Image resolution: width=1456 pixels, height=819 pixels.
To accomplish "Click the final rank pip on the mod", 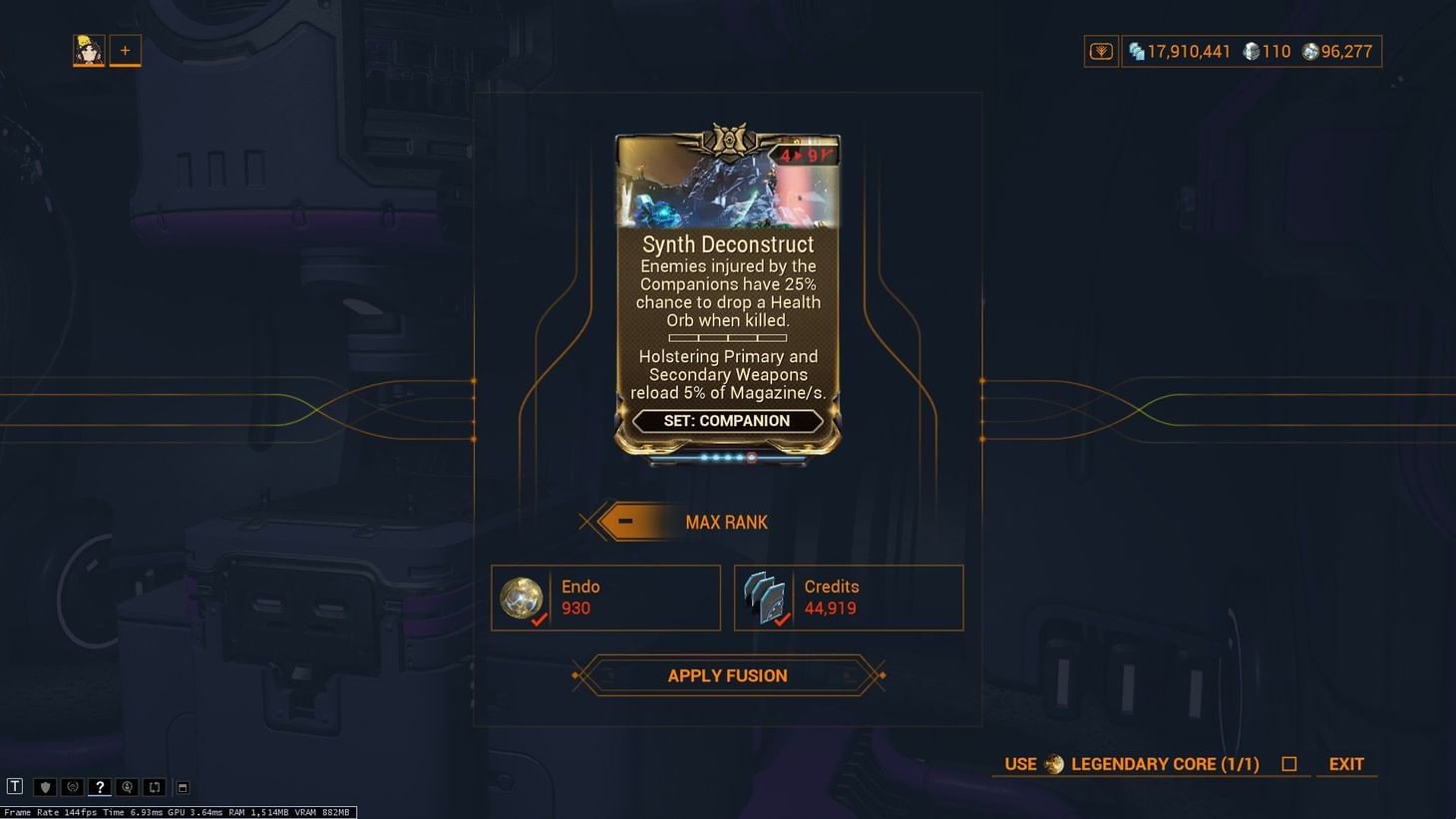I will pyautogui.click(x=751, y=458).
